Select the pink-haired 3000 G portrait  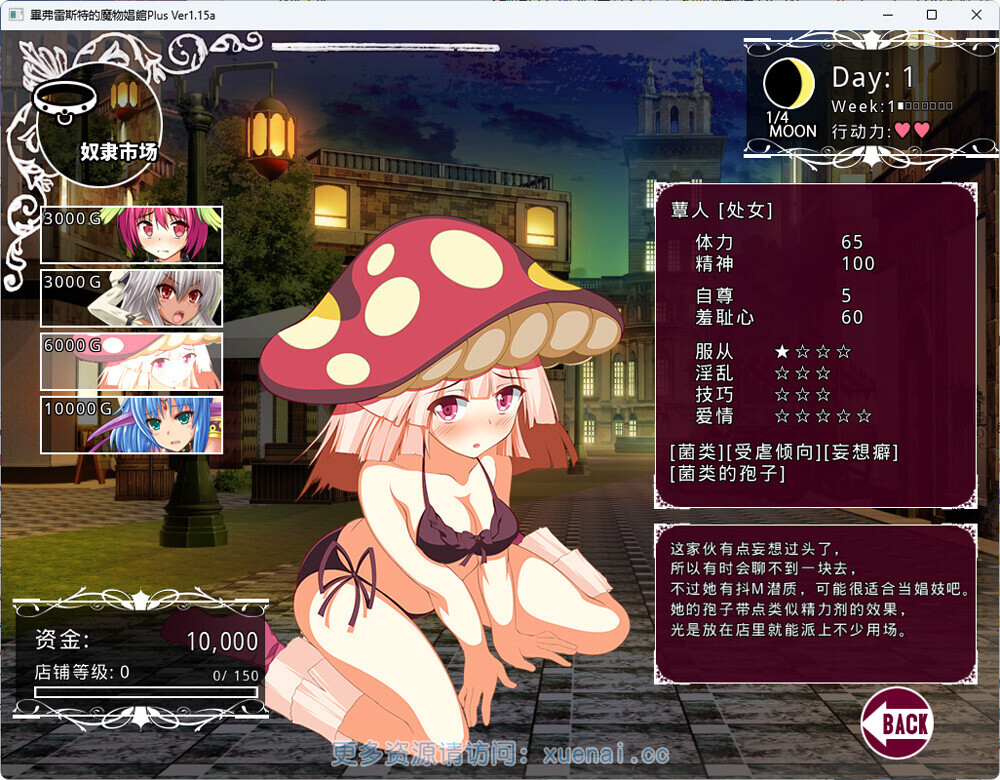(131, 235)
